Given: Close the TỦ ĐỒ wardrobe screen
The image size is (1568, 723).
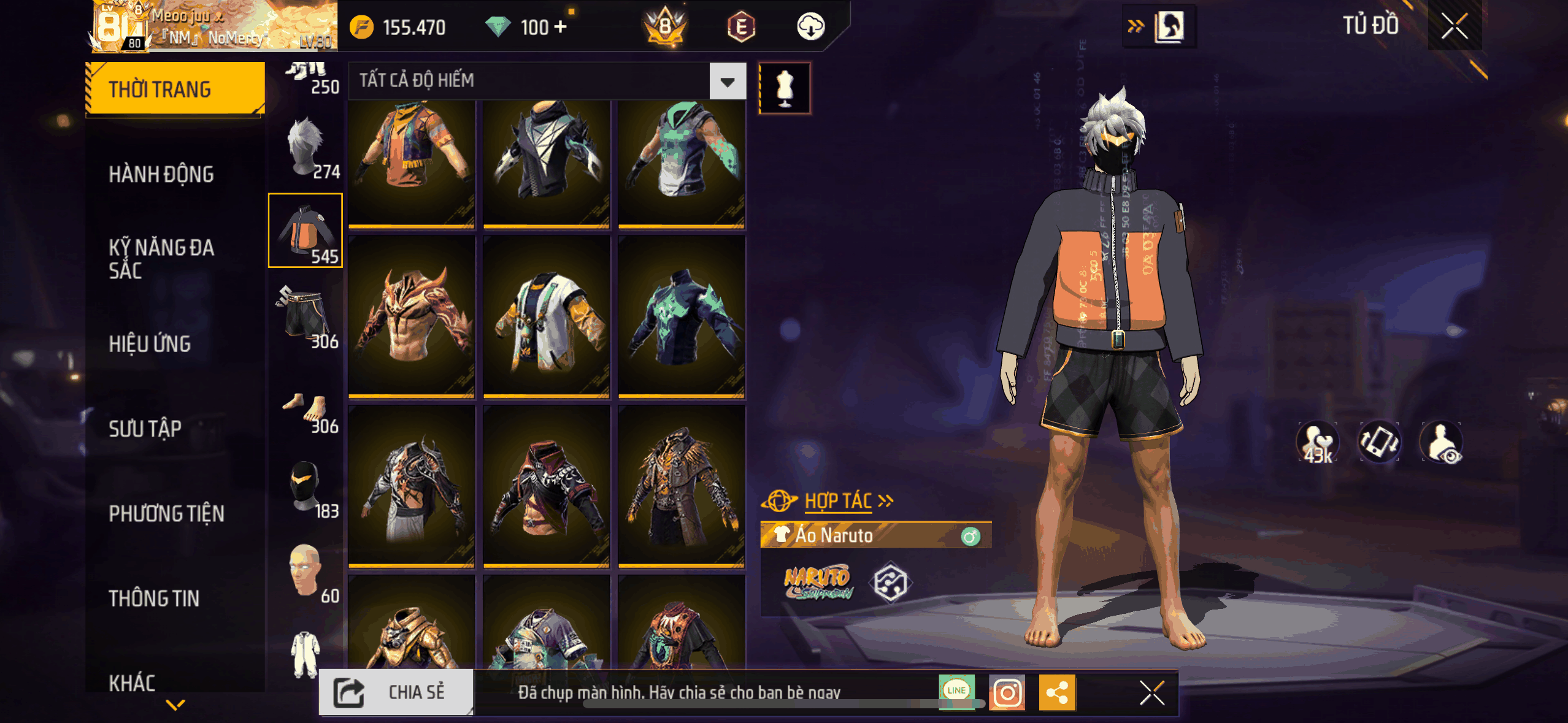Looking at the screenshot, I should pyautogui.click(x=1454, y=26).
